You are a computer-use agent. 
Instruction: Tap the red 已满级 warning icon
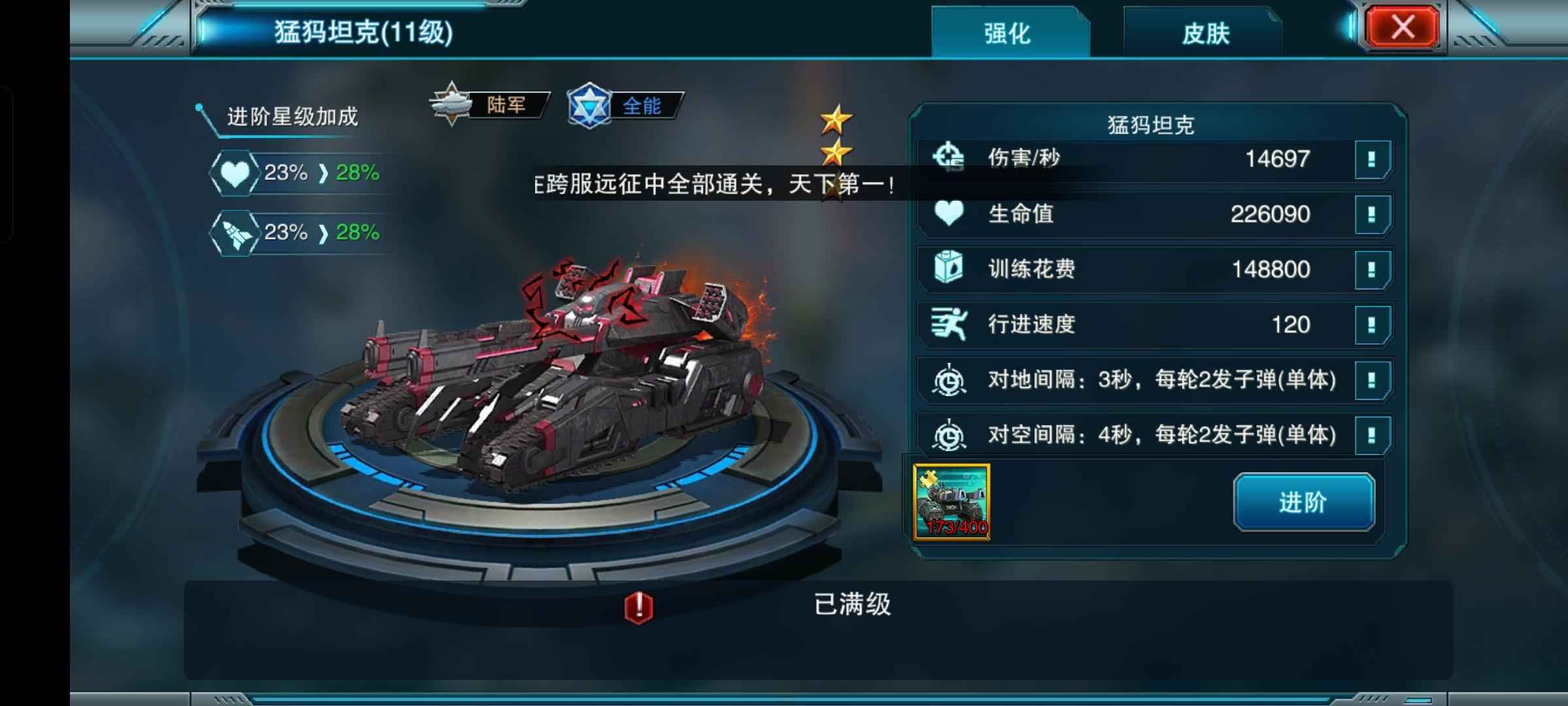tap(638, 607)
